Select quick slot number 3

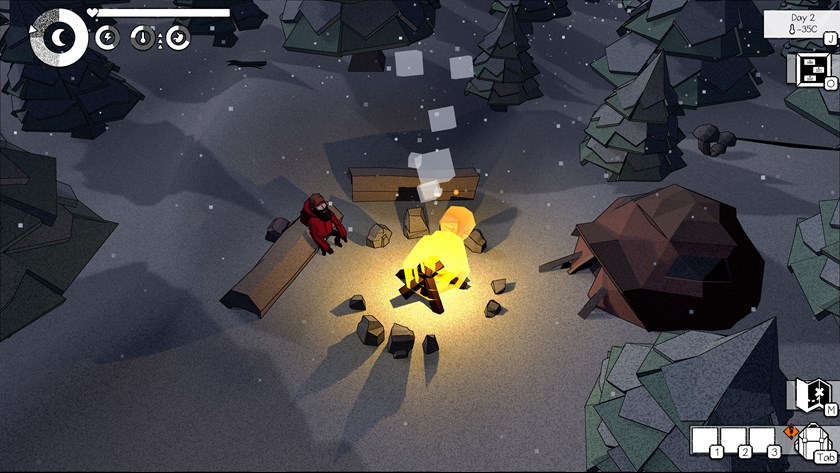762,439
